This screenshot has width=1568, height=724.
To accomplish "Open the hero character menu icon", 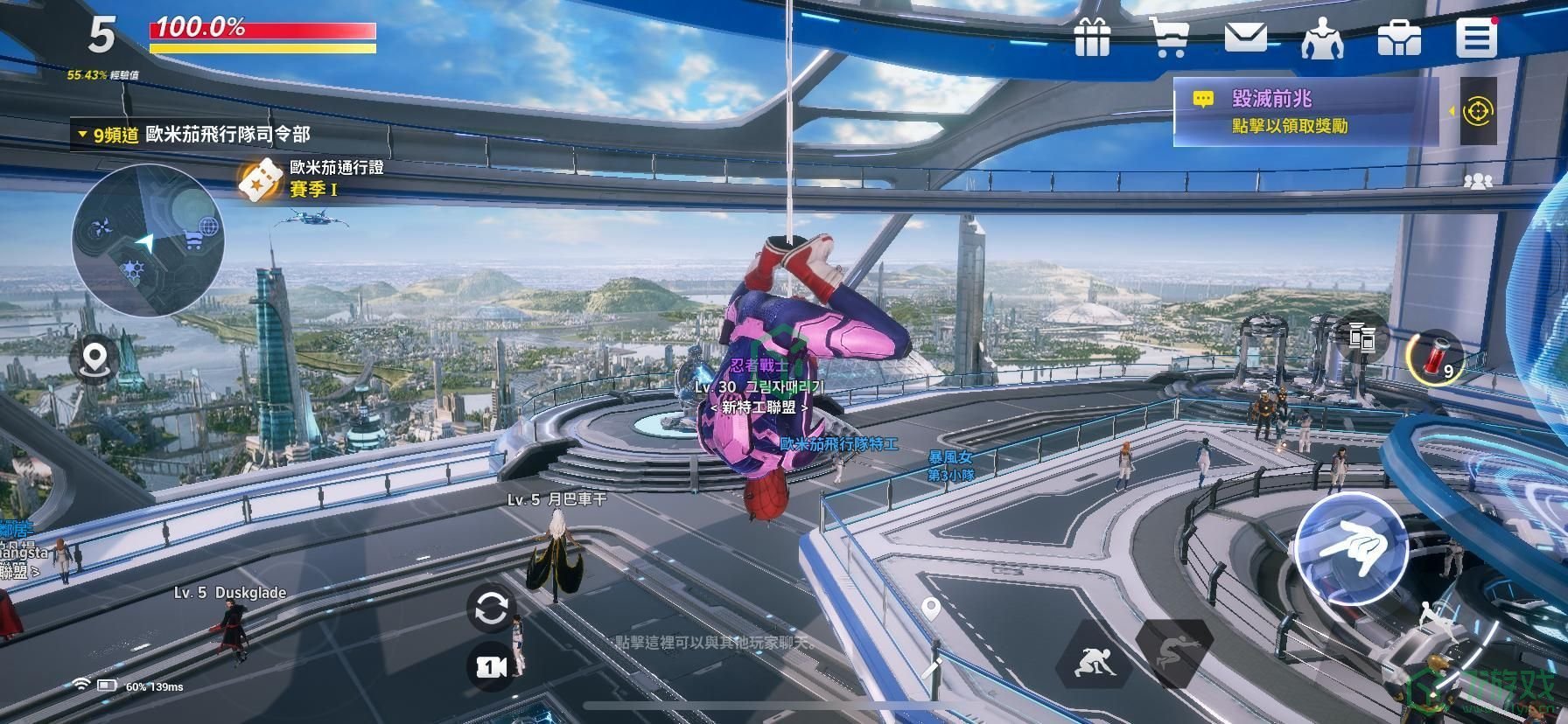I will [1322, 38].
